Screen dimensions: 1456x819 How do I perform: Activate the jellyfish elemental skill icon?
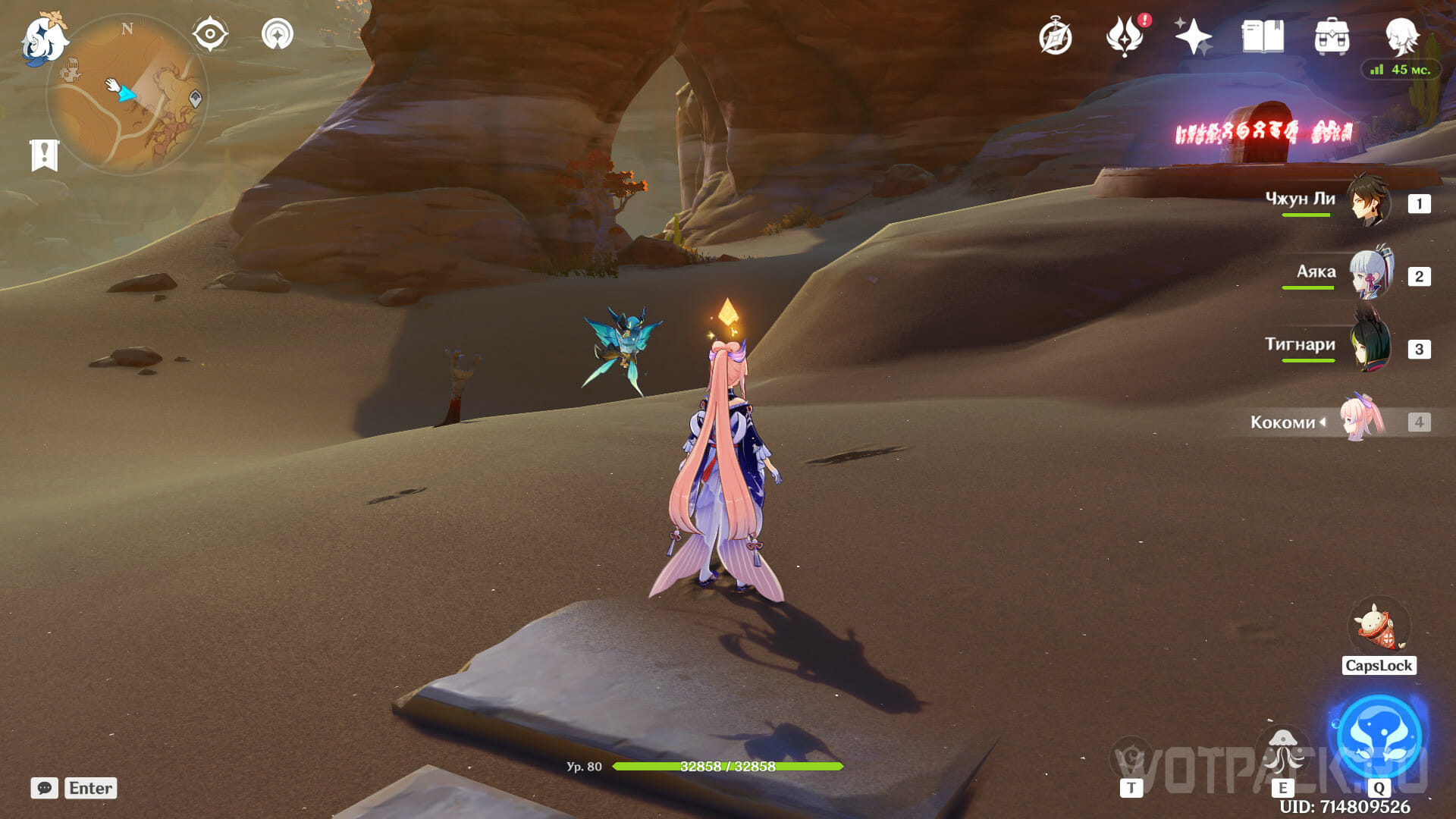pyautogui.click(x=1283, y=752)
